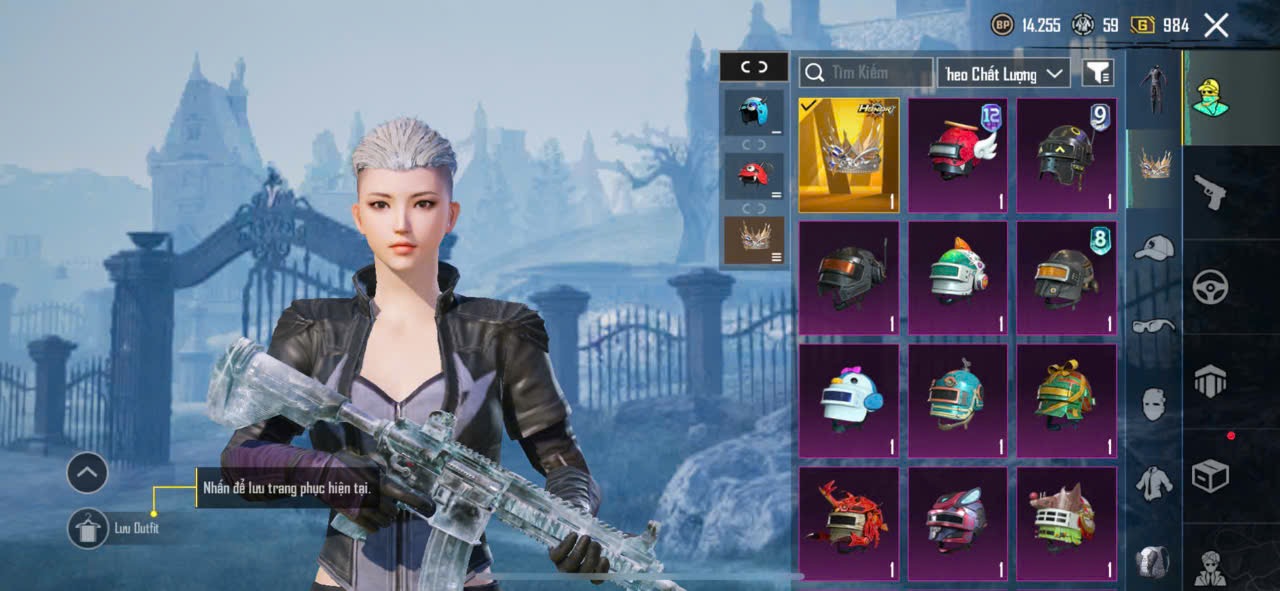Close the inventory with the X button
Screen dimensions: 1280x591
[x=1216, y=26]
